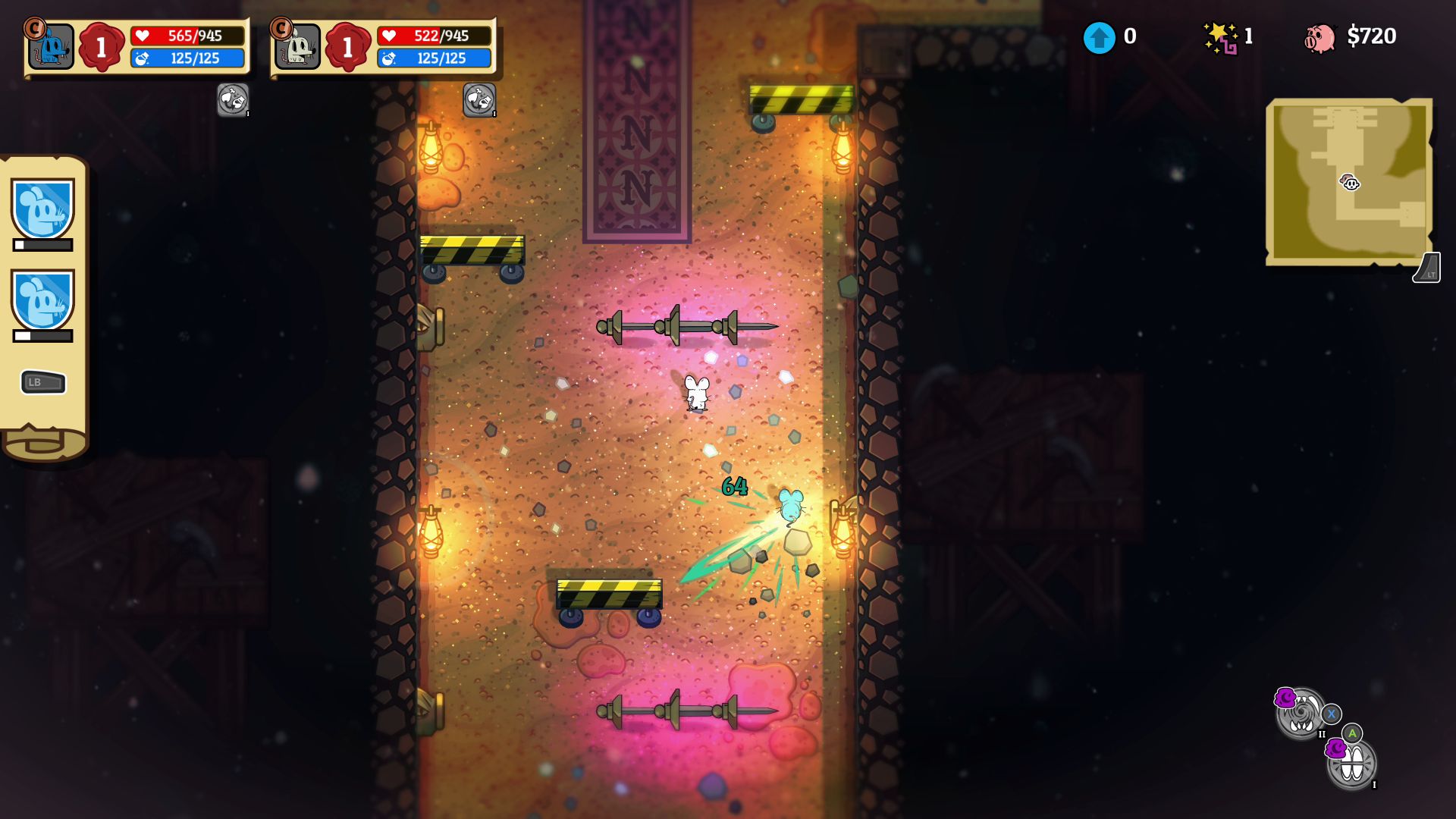Click the blue up-arrow upgrade icon
The width and height of the screenshot is (1456, 819).
tap(1099, 37)
